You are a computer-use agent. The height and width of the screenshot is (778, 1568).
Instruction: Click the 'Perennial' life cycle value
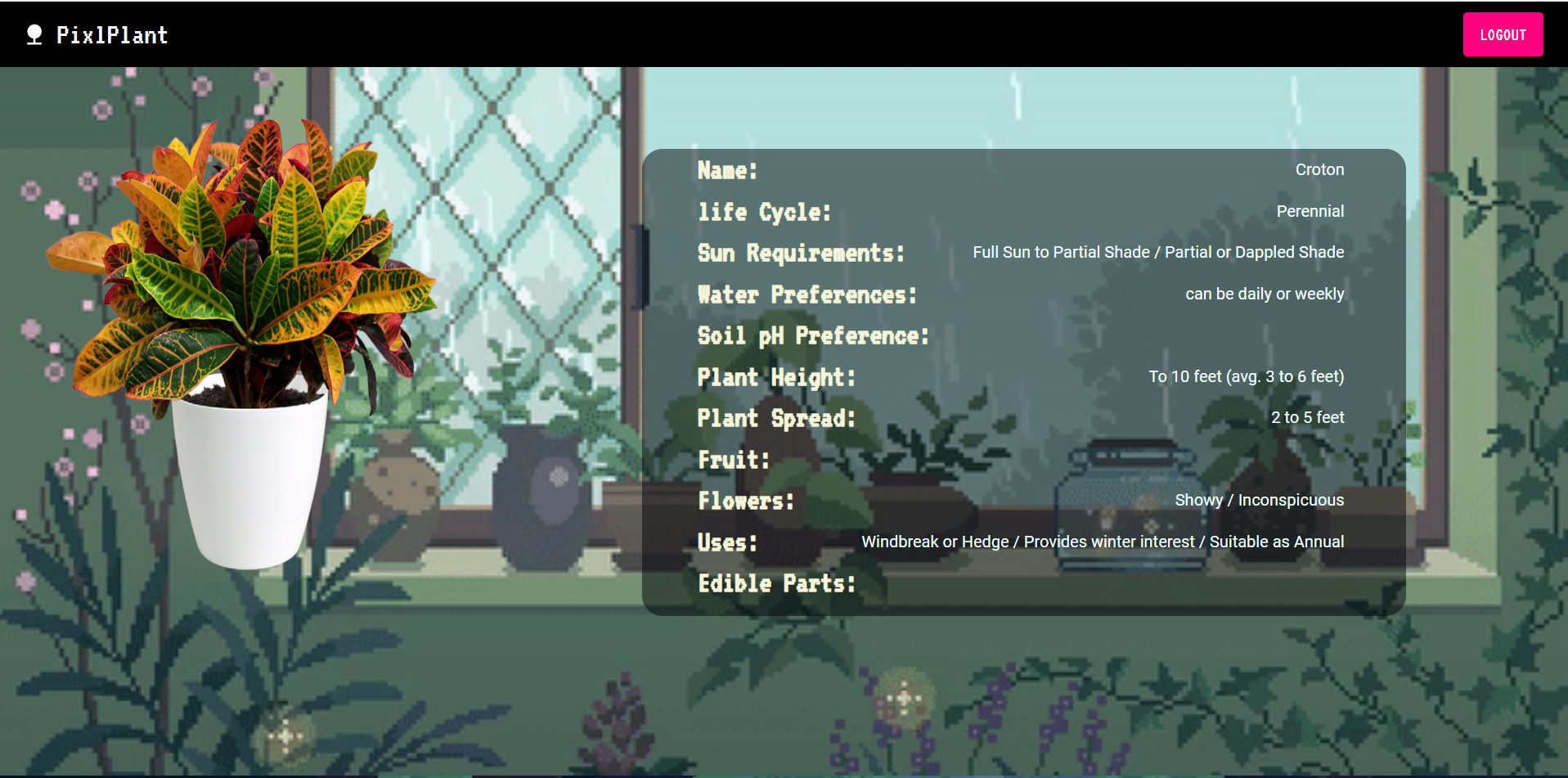pyautogui.click(x=1310, y=211)
